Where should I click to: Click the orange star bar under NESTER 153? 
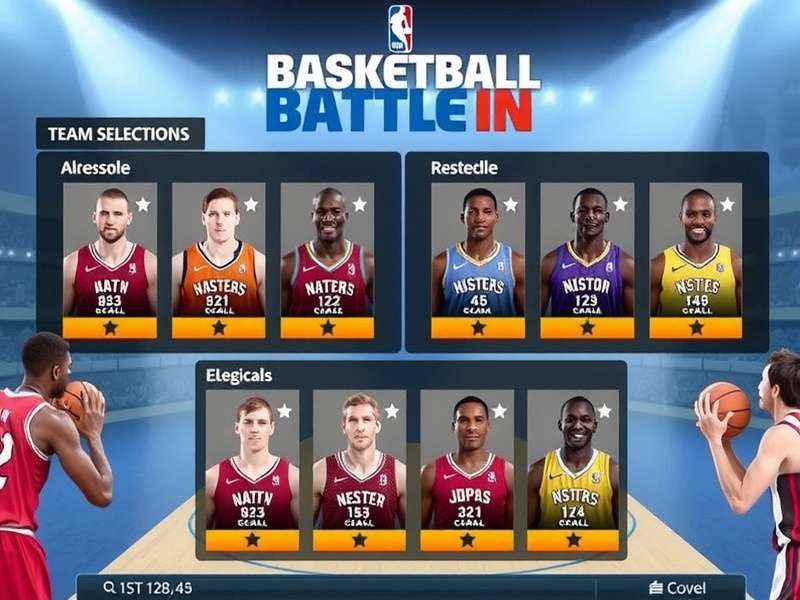[x=359, y=539]
